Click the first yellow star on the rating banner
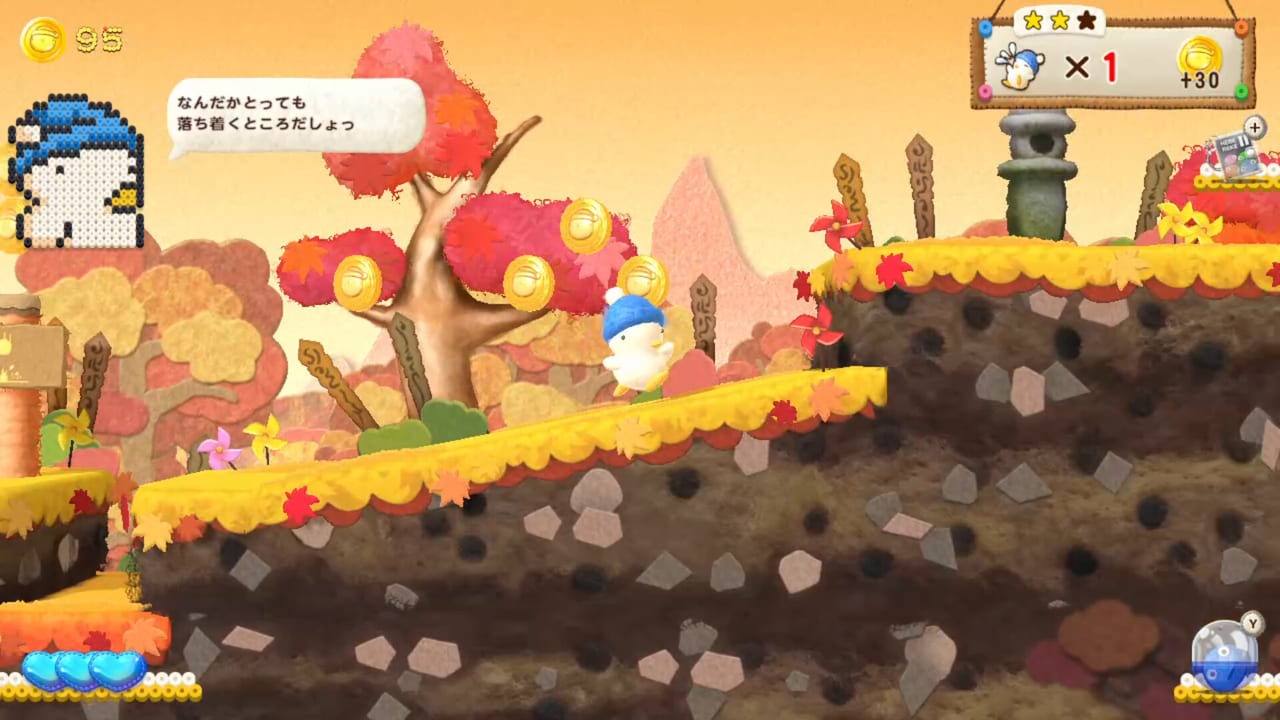This screenshot has width=1280, height=720. [x=1035, y=18]
